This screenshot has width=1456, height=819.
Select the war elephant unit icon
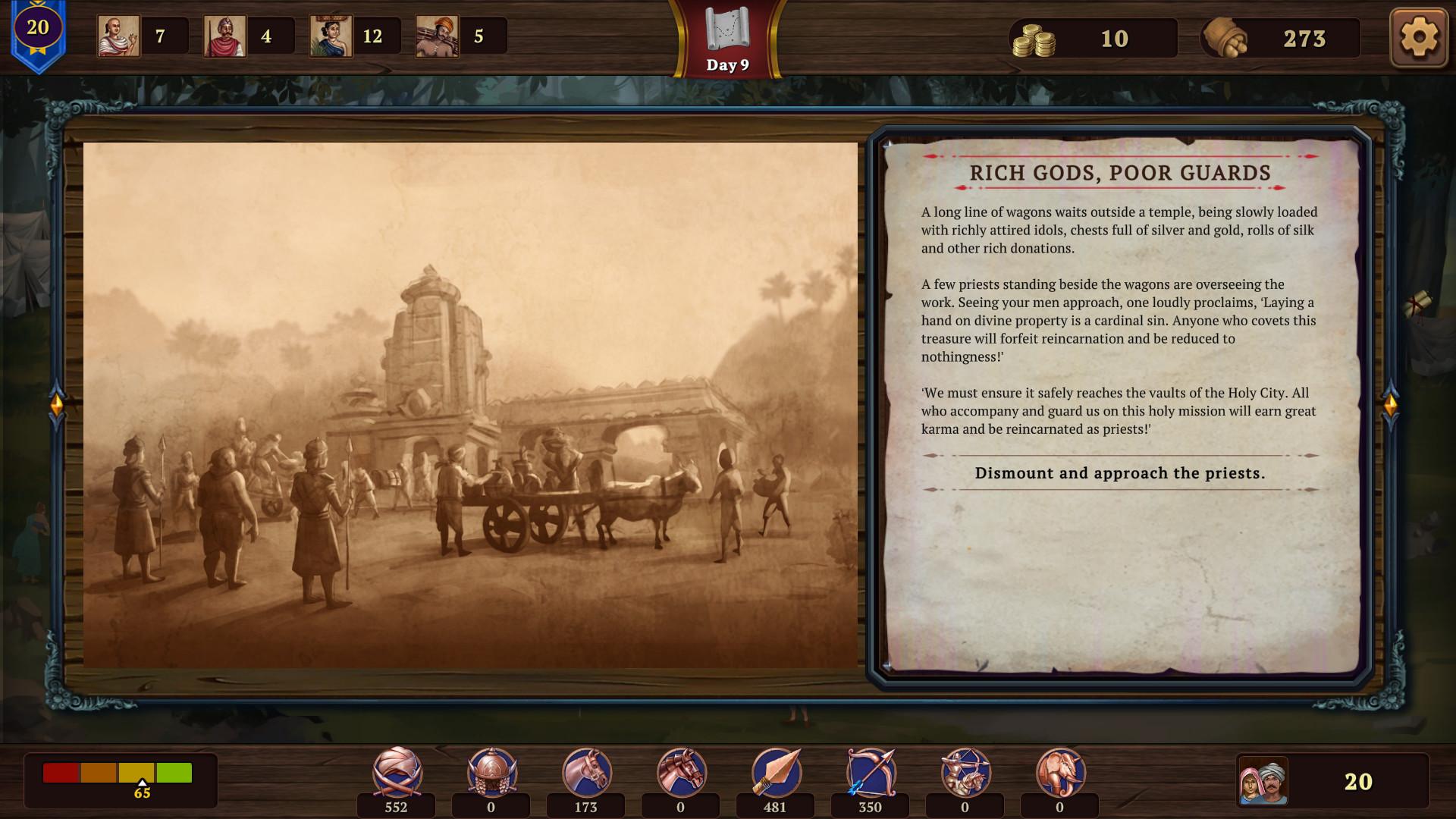(1060, 772)
